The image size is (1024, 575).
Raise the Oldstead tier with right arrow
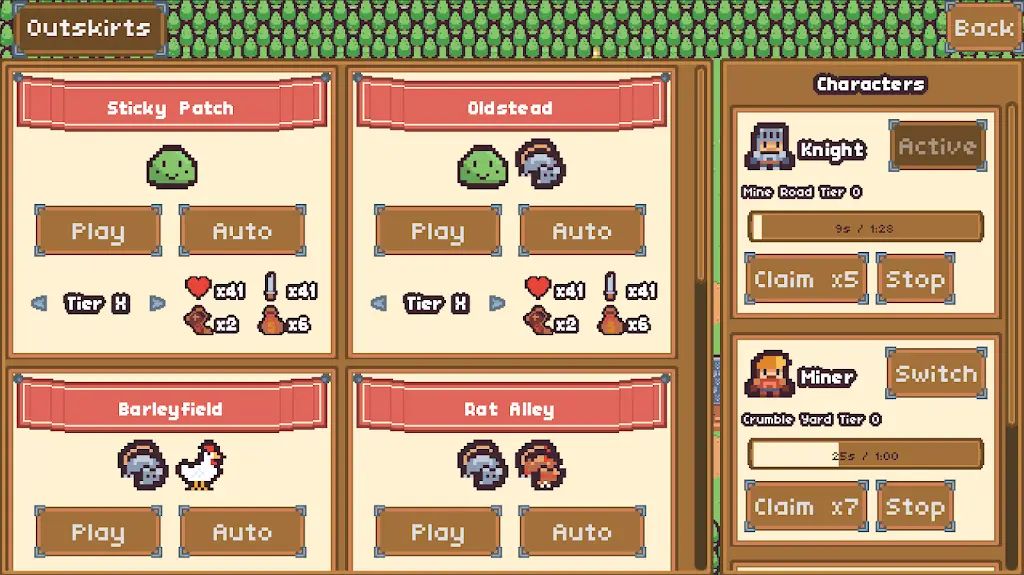(497, 303)
